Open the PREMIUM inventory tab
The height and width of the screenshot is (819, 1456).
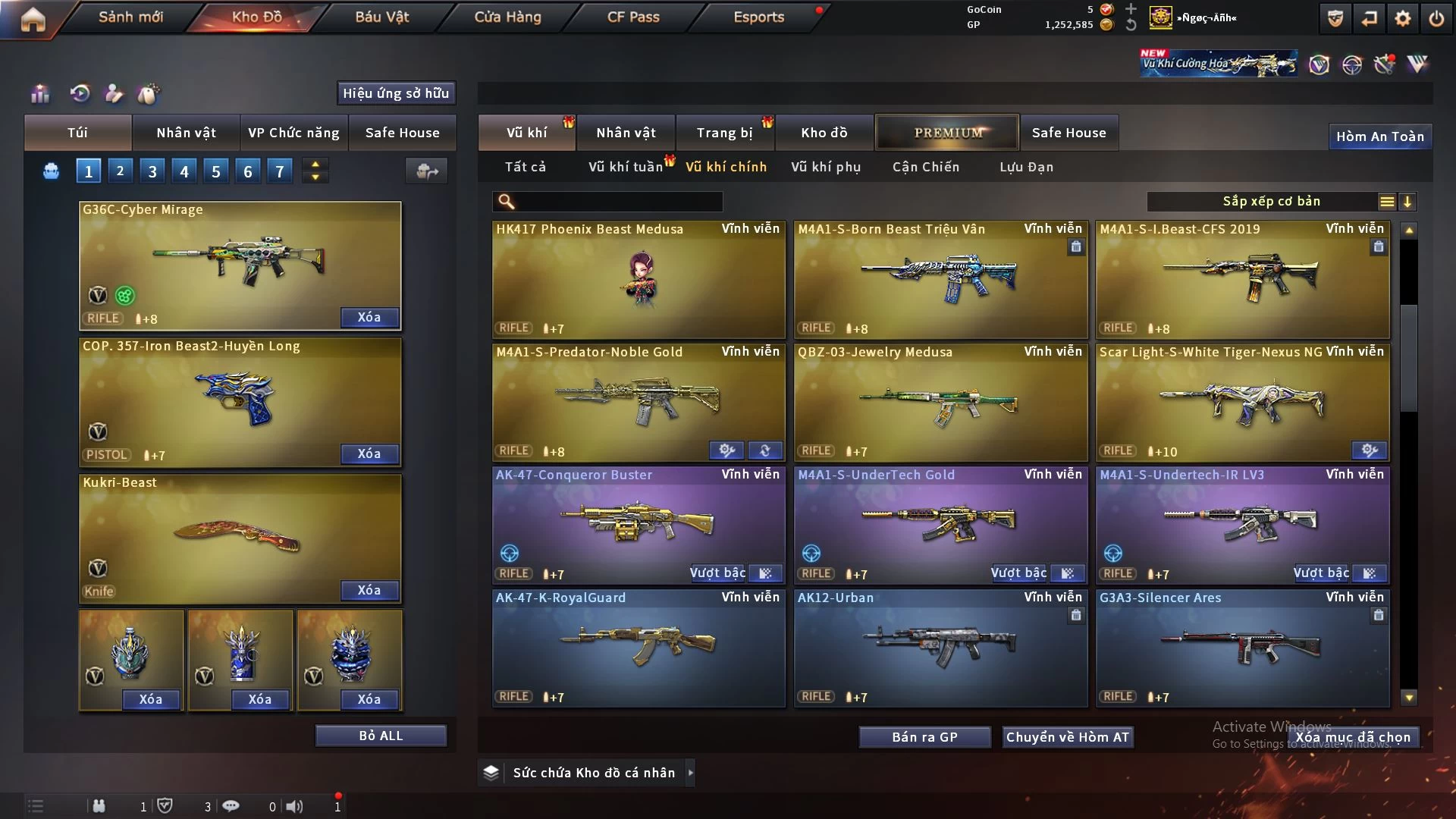tap(948, 133)
